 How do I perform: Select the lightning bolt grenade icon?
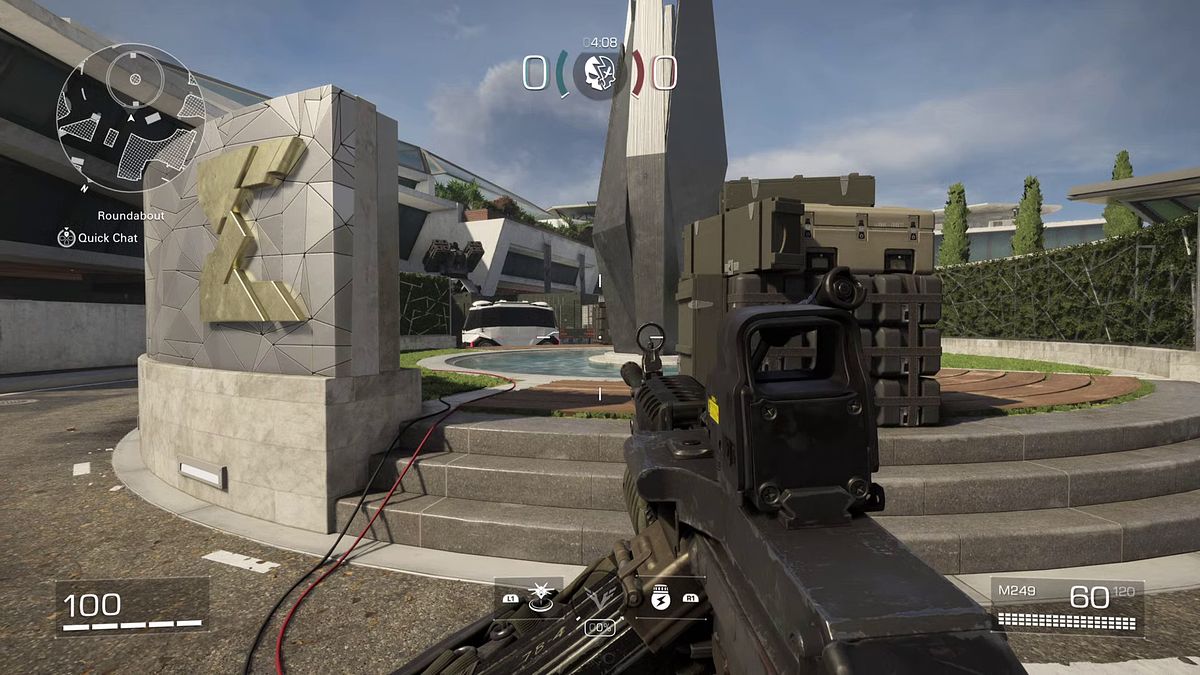(x=660, y=597)
